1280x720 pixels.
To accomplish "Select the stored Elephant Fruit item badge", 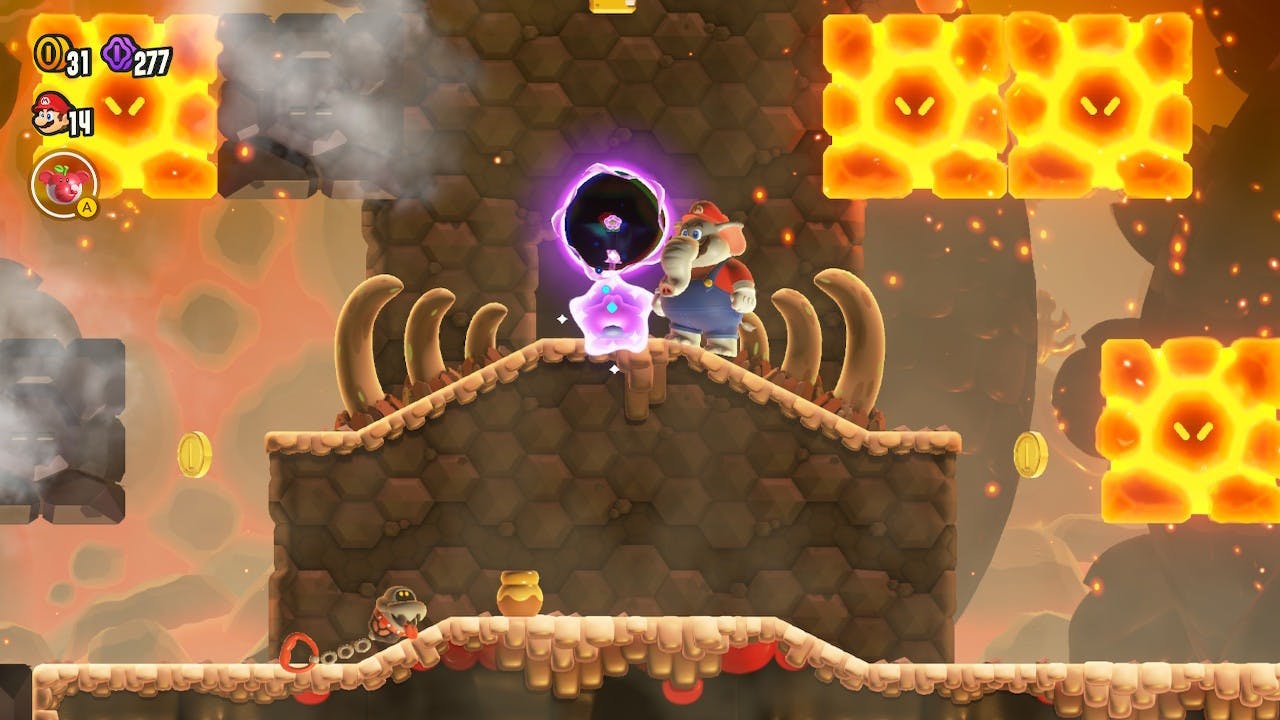I will tap(64, 183).
